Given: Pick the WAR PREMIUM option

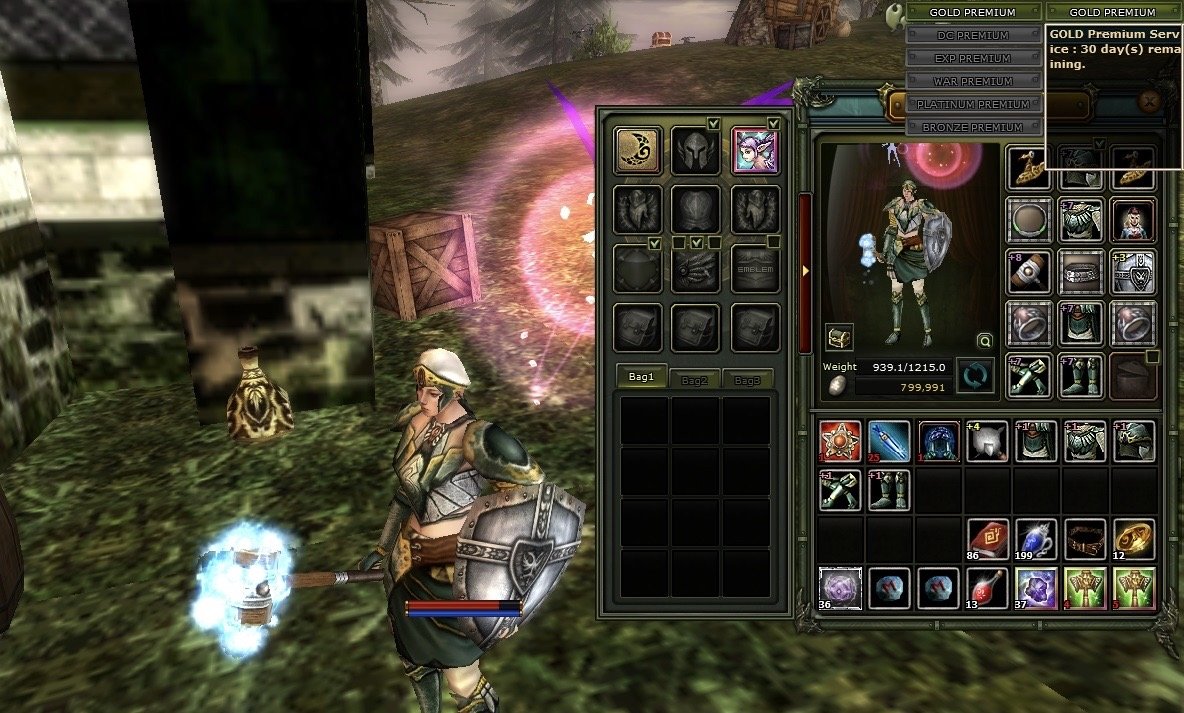Looking at the screenshot, I should pos(974,82).
